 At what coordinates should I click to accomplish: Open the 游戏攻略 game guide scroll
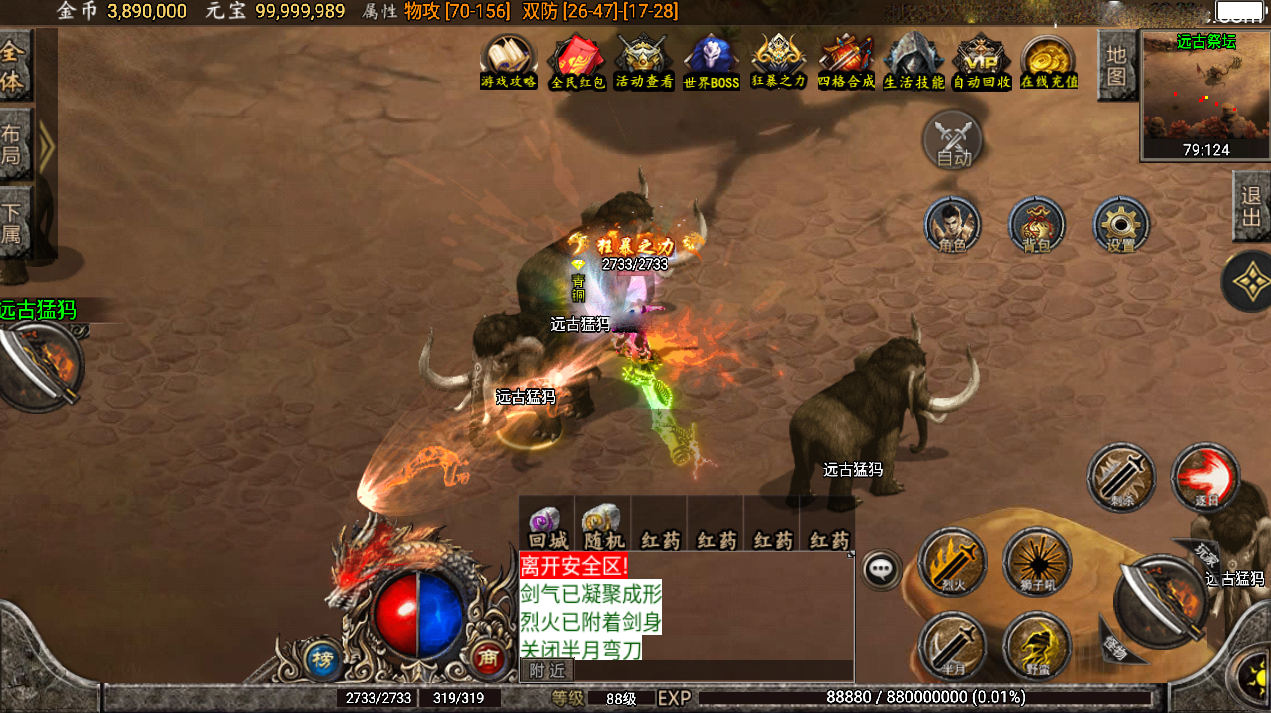coord(508,62)
